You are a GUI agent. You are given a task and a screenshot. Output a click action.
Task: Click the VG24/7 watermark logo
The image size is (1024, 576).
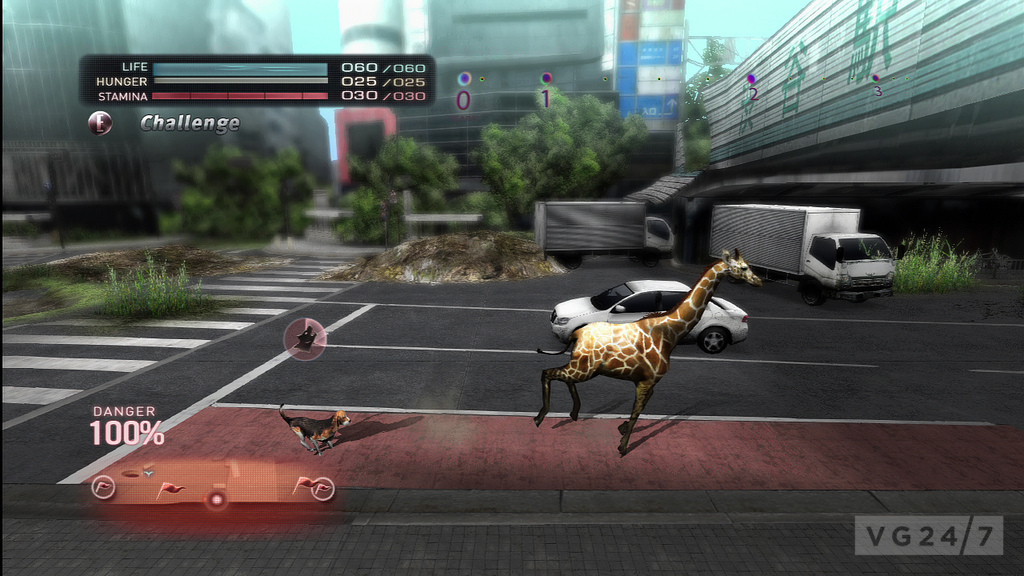pyautogui.click(x=927, y=536)
